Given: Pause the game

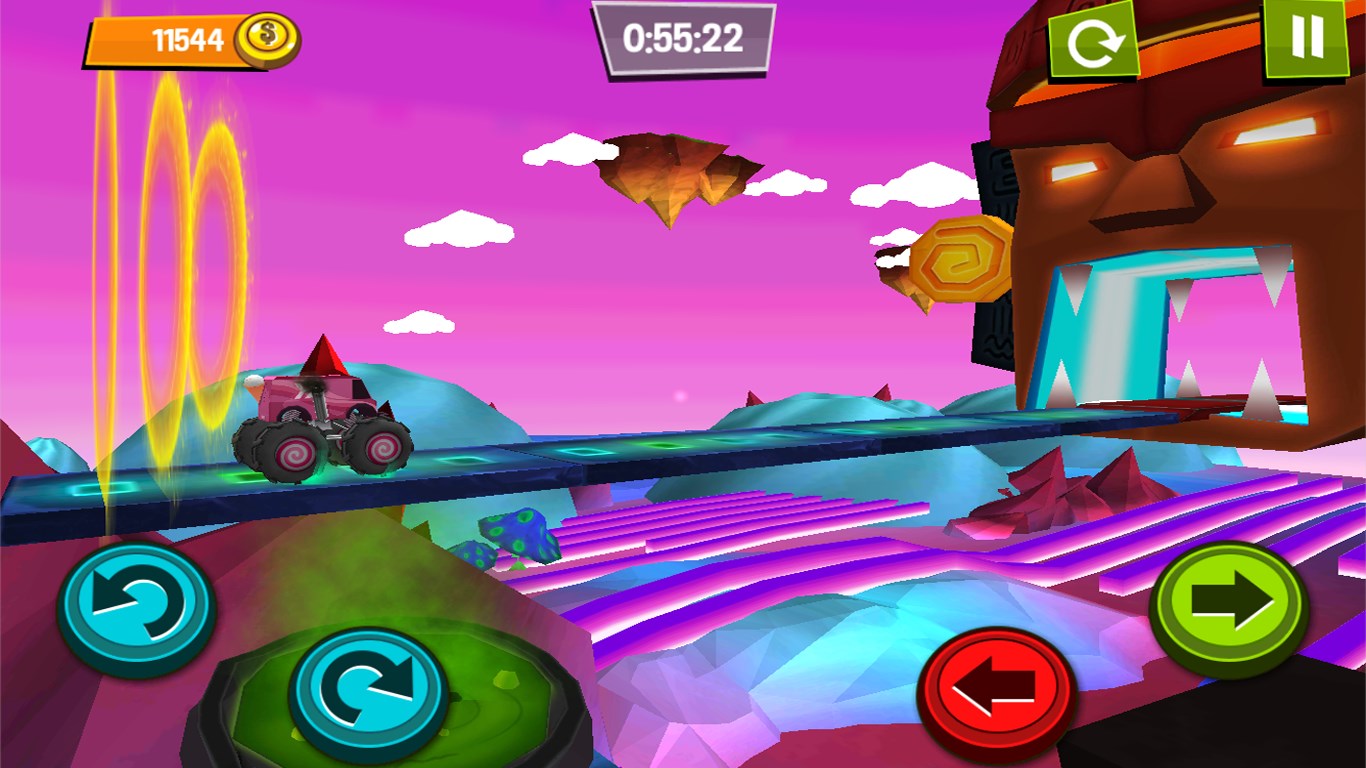Looking at the screenshot, I should (x=1306, y=37).
